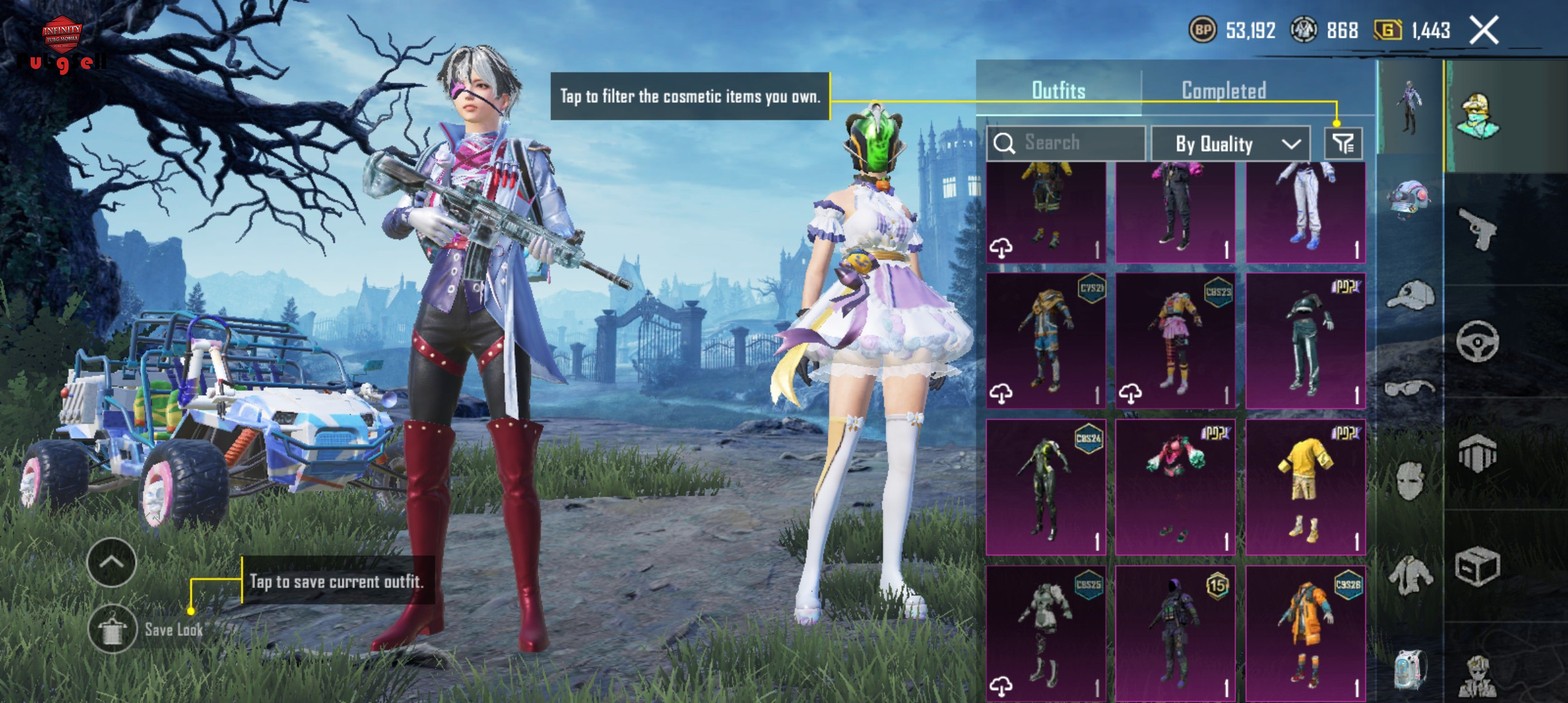
Task: Close the inventory with the X button
Action: pyautogui.click(x=1484, y=31)
